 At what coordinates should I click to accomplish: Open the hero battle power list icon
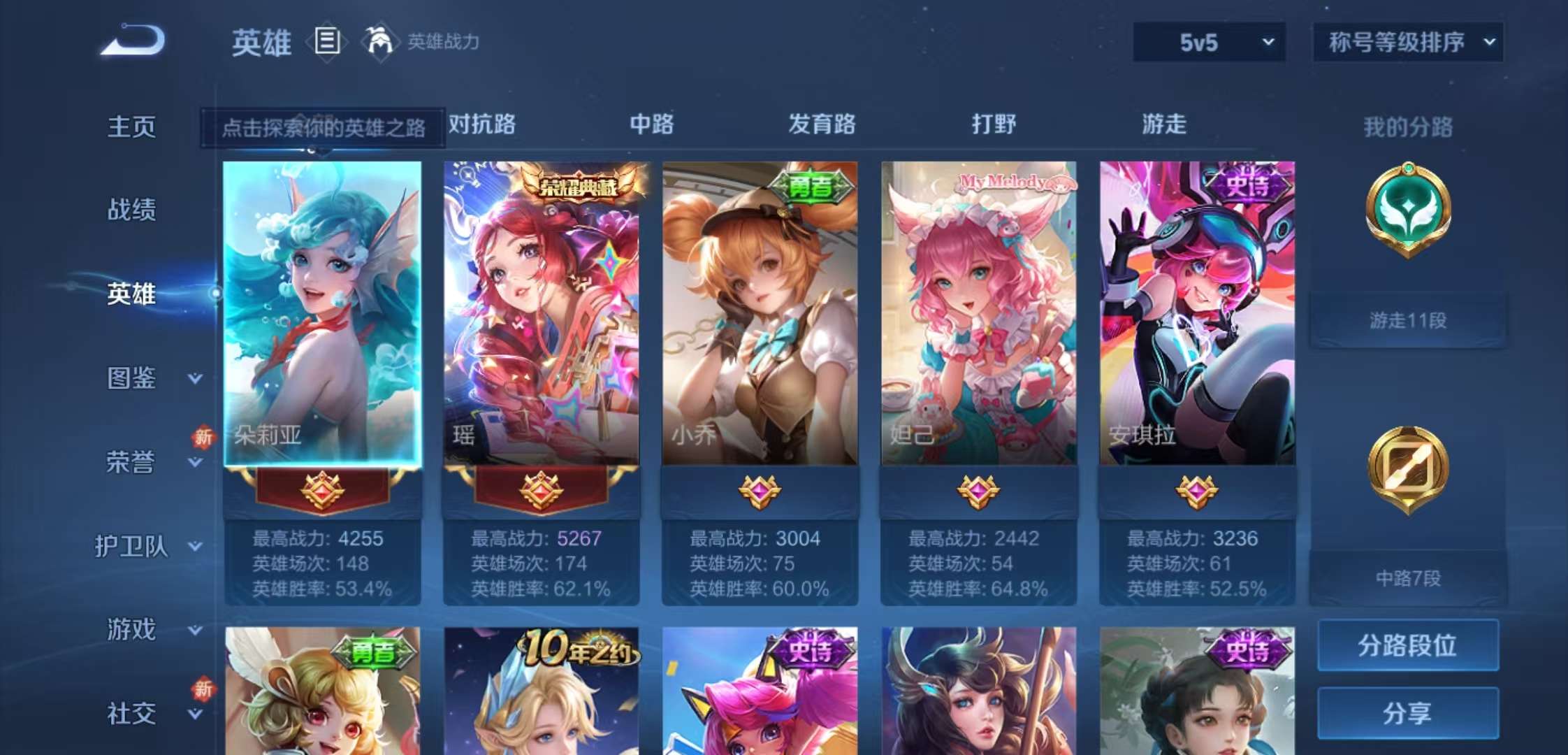pyautogui.click(x=378, y=42)
